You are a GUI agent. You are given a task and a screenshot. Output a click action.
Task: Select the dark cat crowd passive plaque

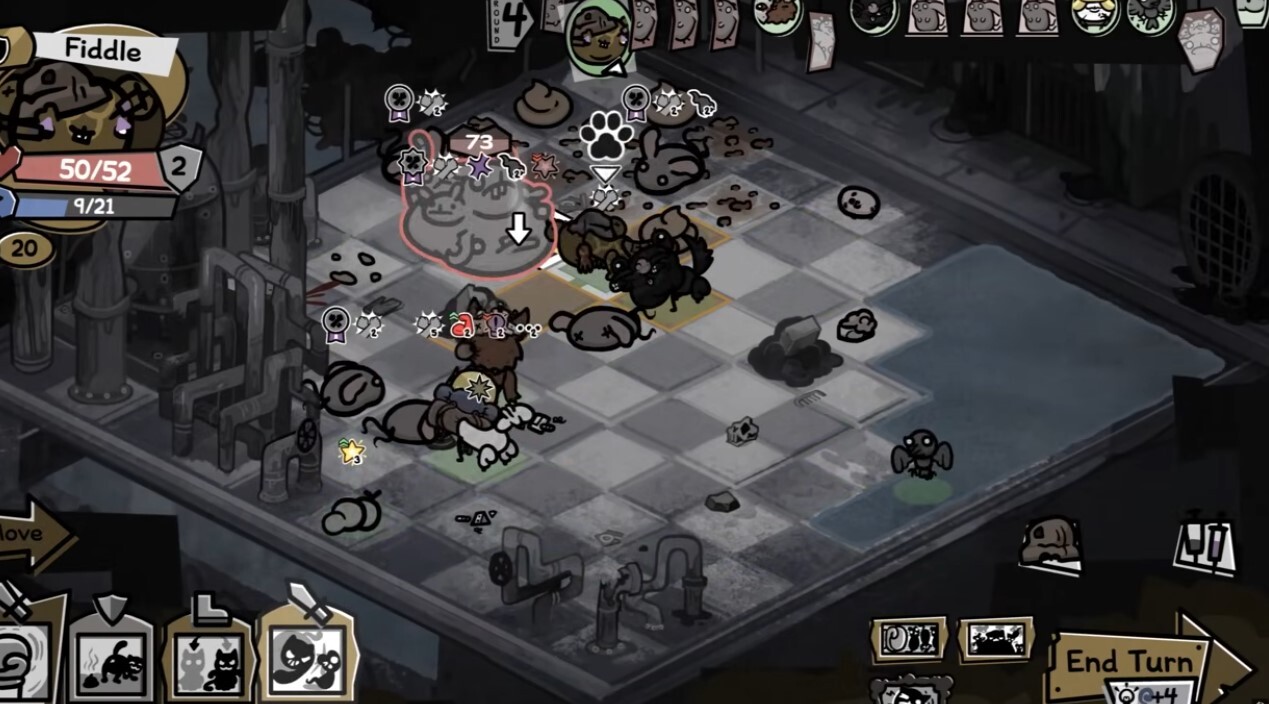(996, 638)
